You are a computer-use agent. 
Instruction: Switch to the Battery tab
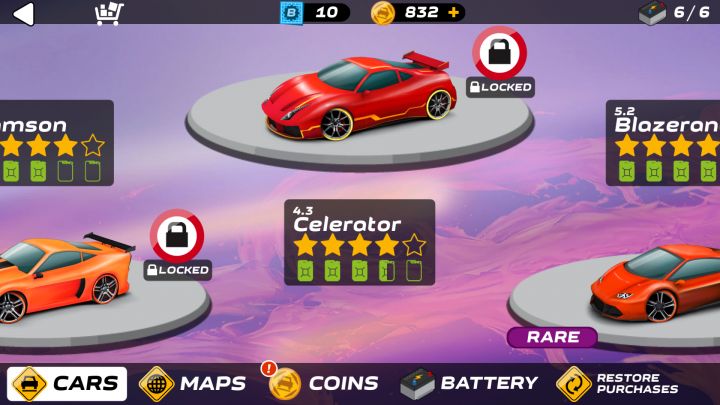pyautogui.click(x=469, y=383)
